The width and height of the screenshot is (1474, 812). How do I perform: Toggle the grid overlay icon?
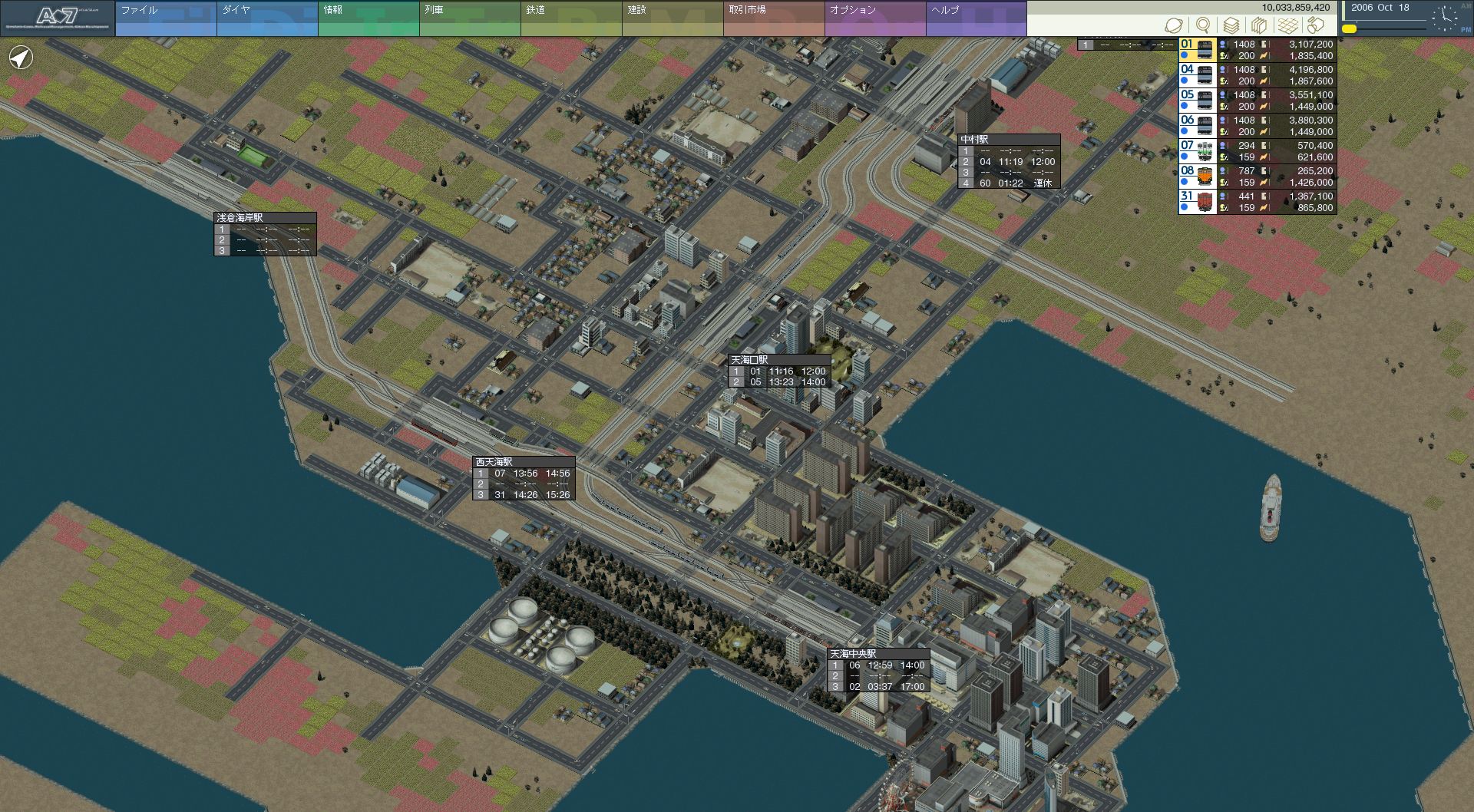1287,25
